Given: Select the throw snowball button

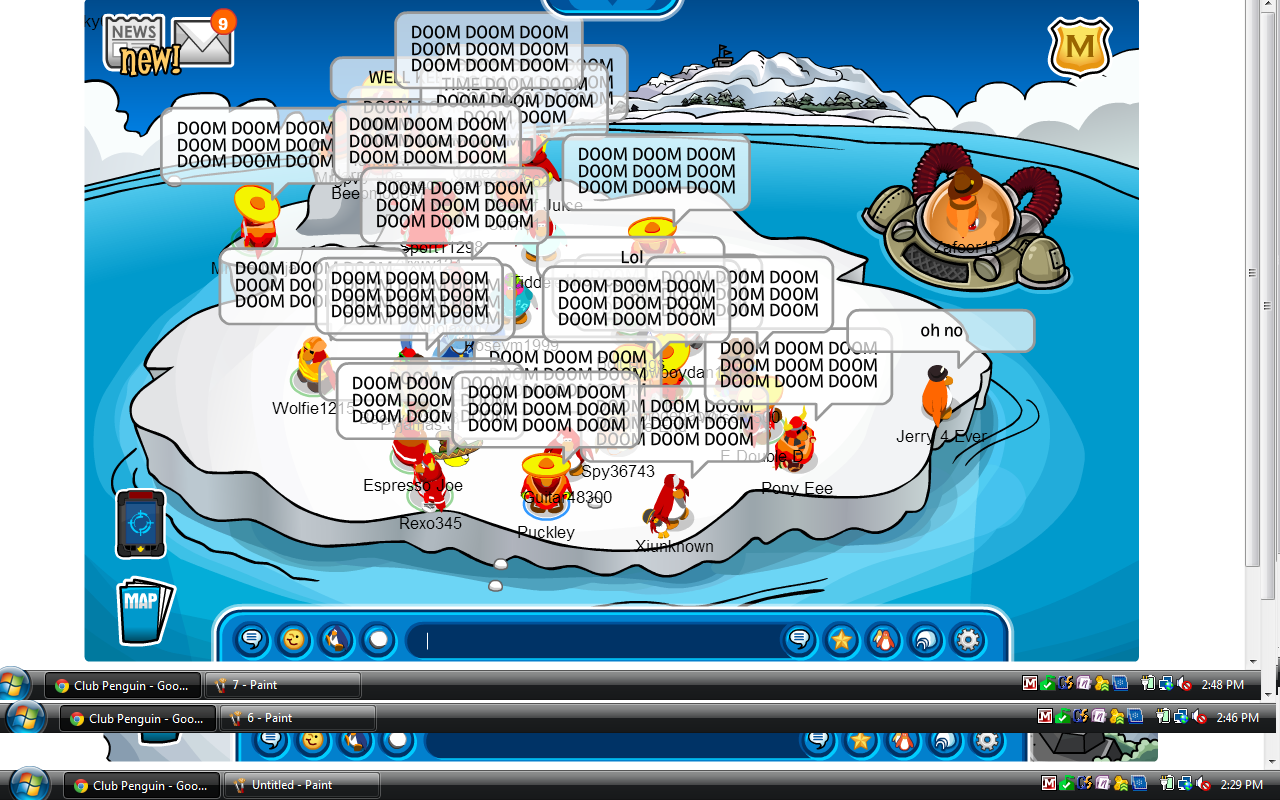Looking at the screenshot, I should click(379, 639).
